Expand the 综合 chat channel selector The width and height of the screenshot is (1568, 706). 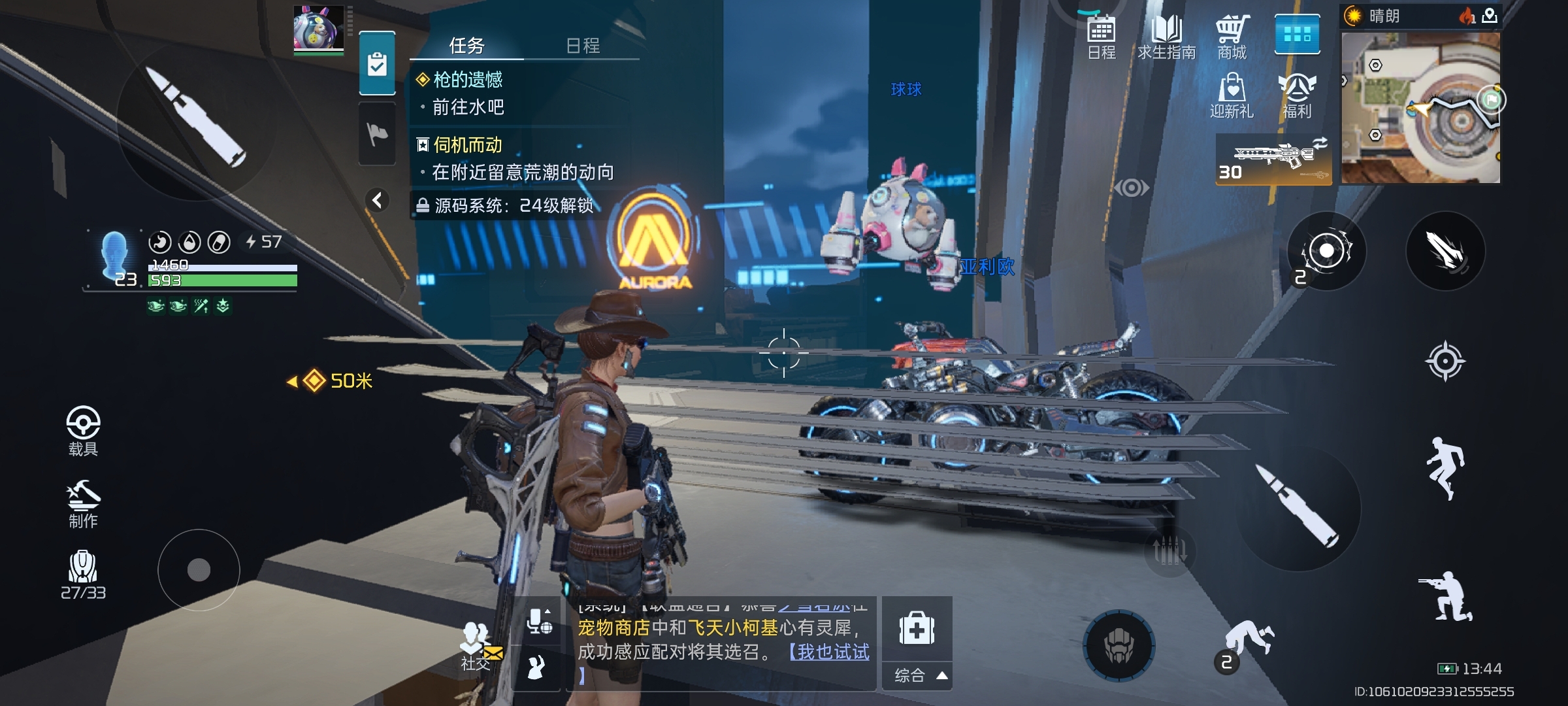tap(917, 675)
